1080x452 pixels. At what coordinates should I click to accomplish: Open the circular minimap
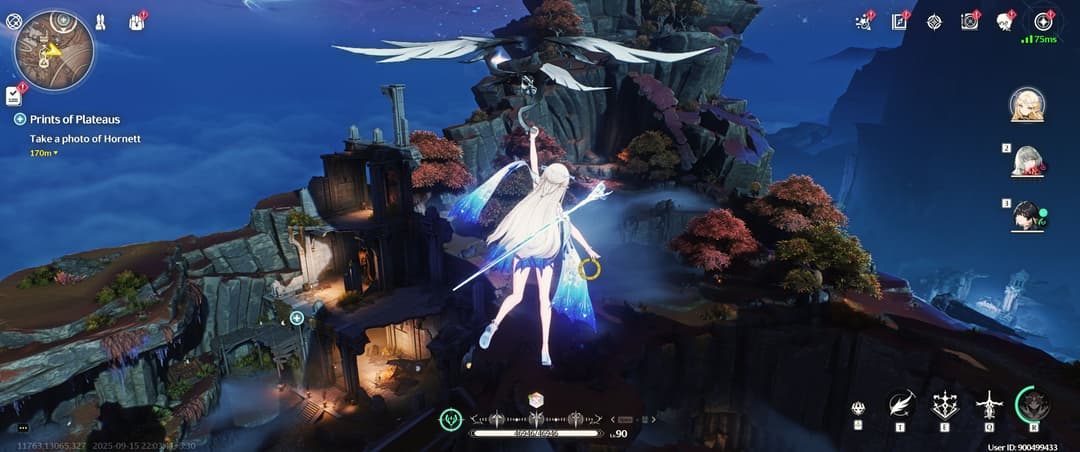(x=54, y=50)
